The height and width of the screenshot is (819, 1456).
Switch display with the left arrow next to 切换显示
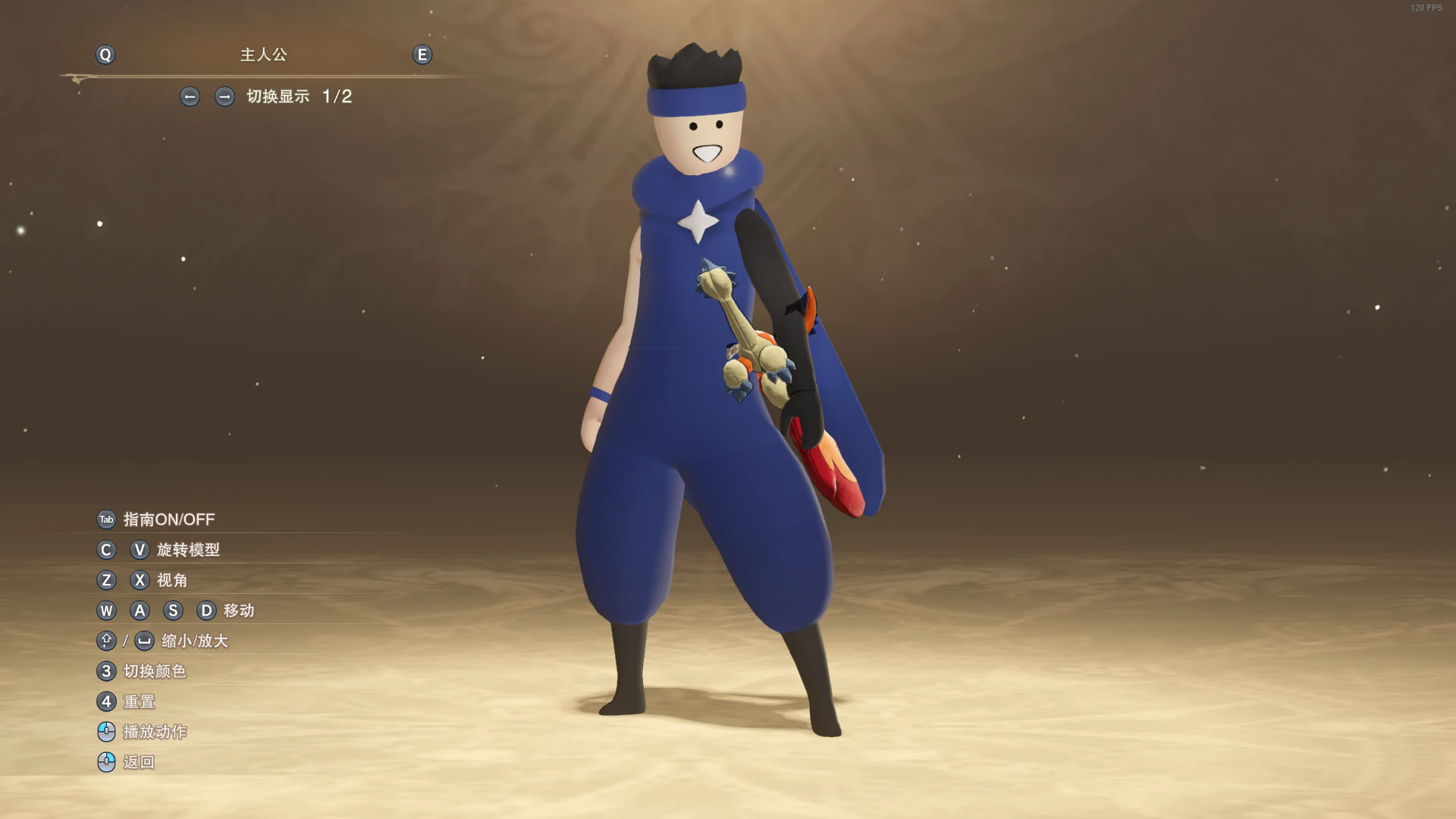(190, 96)
